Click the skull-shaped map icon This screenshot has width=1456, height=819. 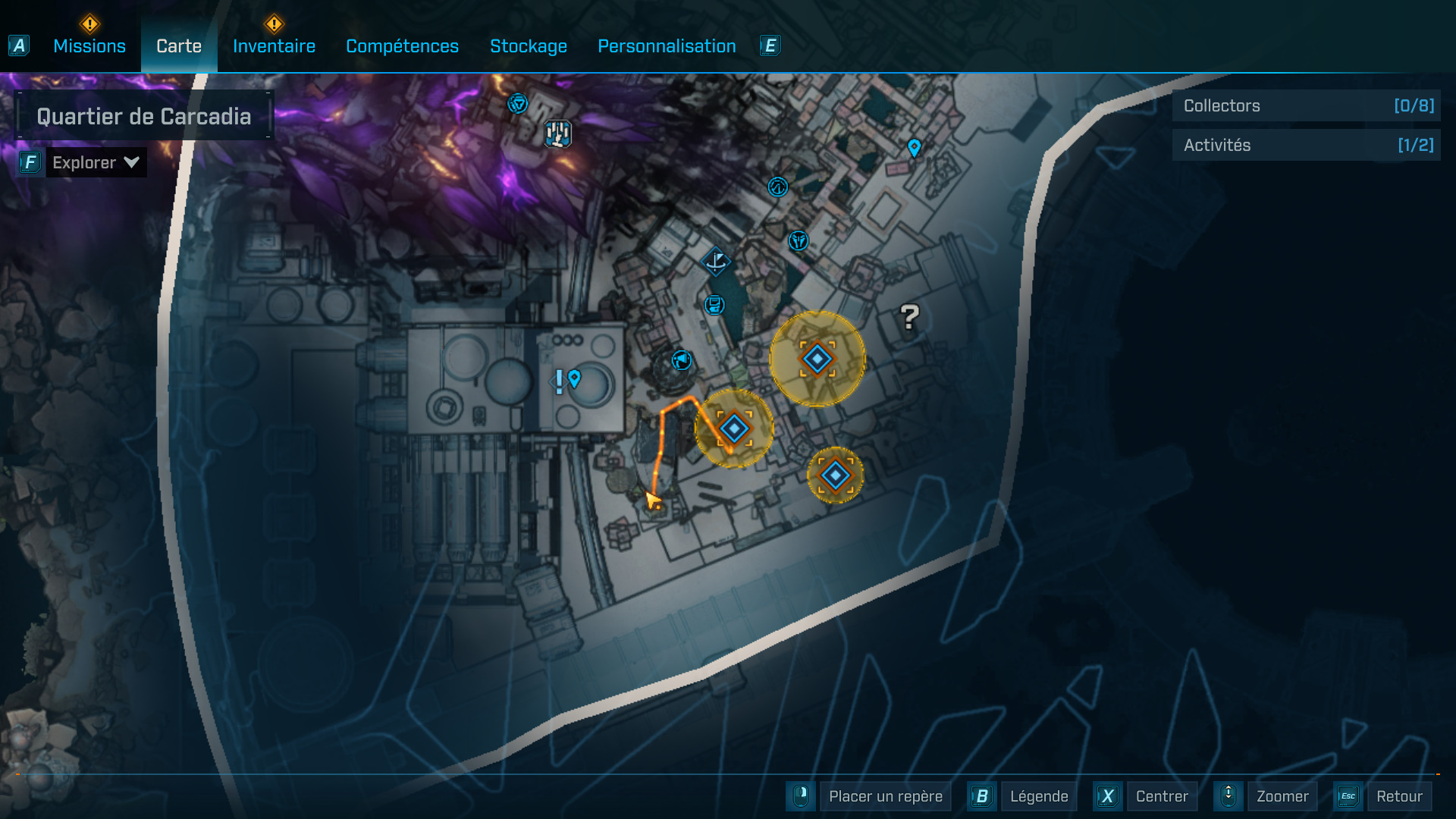797,242
